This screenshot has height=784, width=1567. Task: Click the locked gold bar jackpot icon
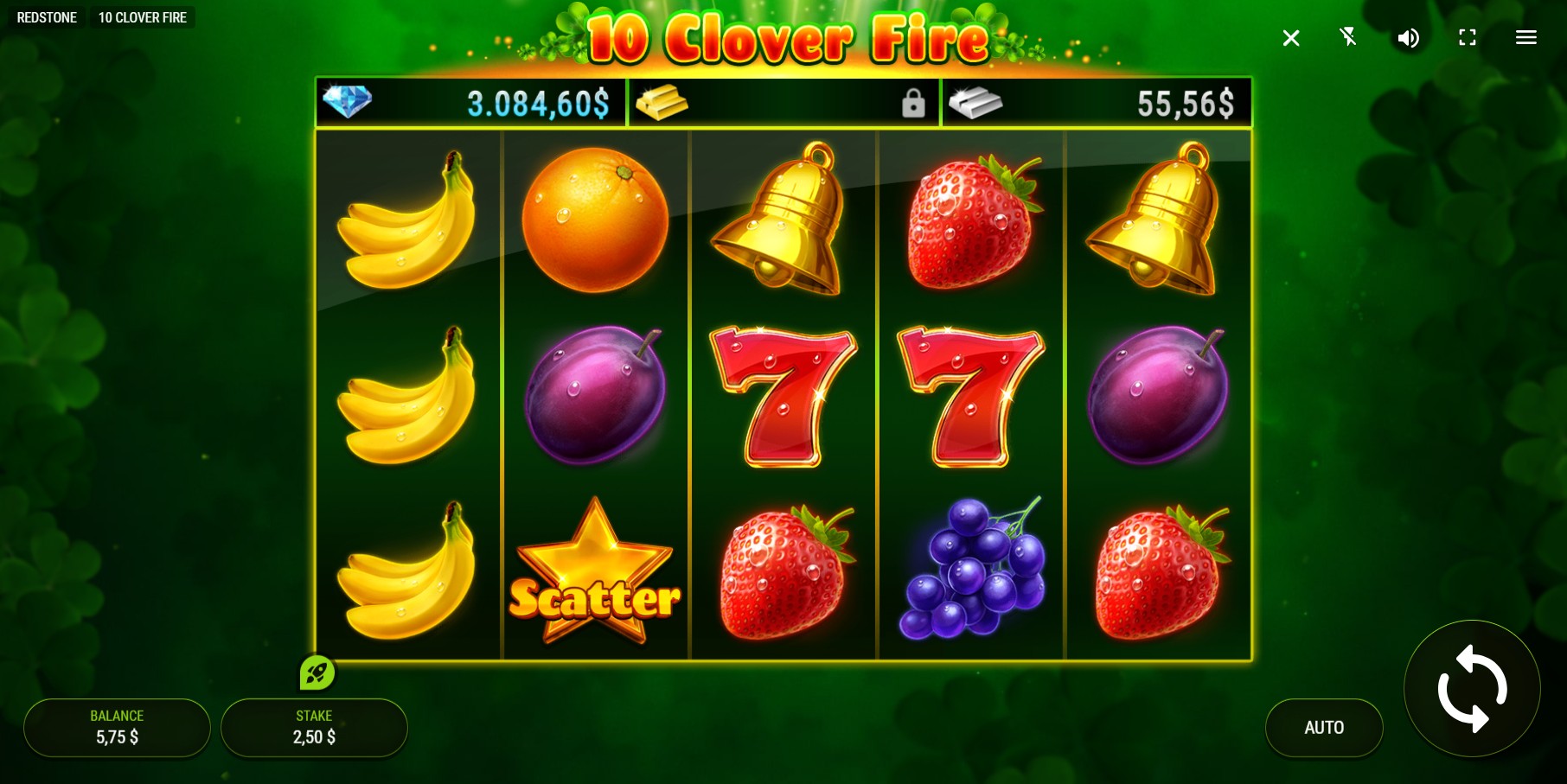[x=663, y=101]
